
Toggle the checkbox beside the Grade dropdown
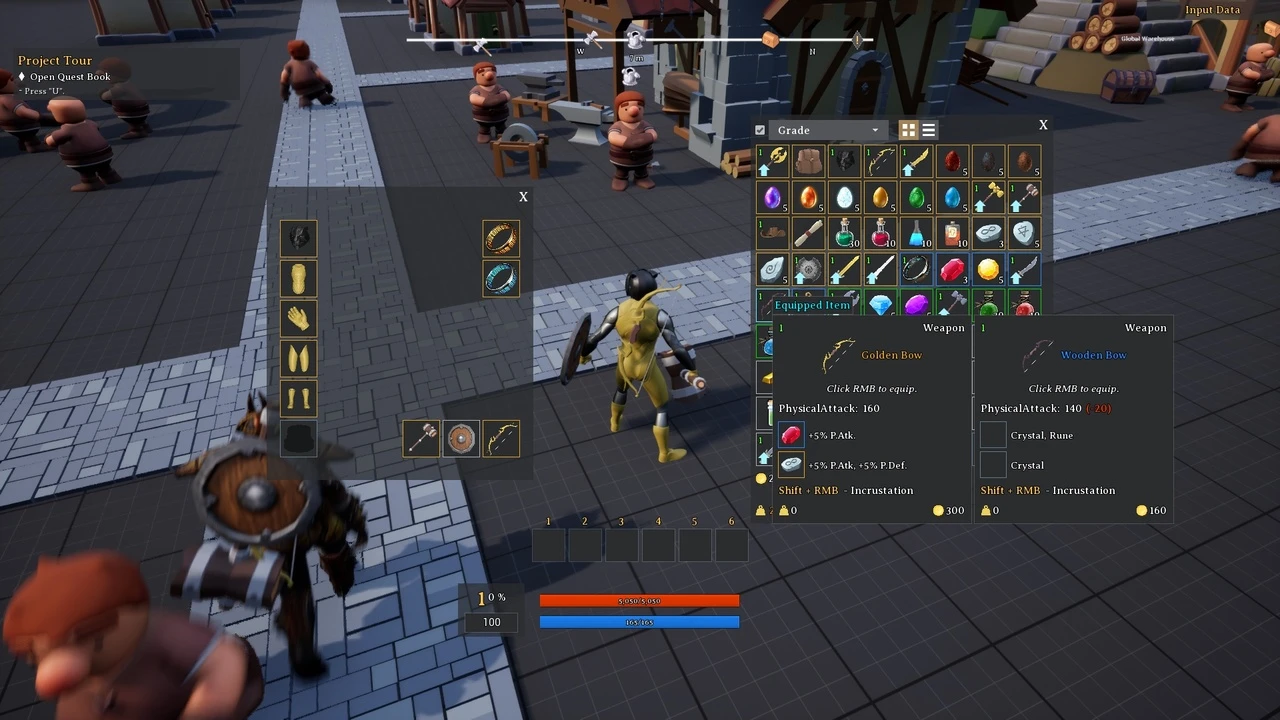tap(760, 130)
